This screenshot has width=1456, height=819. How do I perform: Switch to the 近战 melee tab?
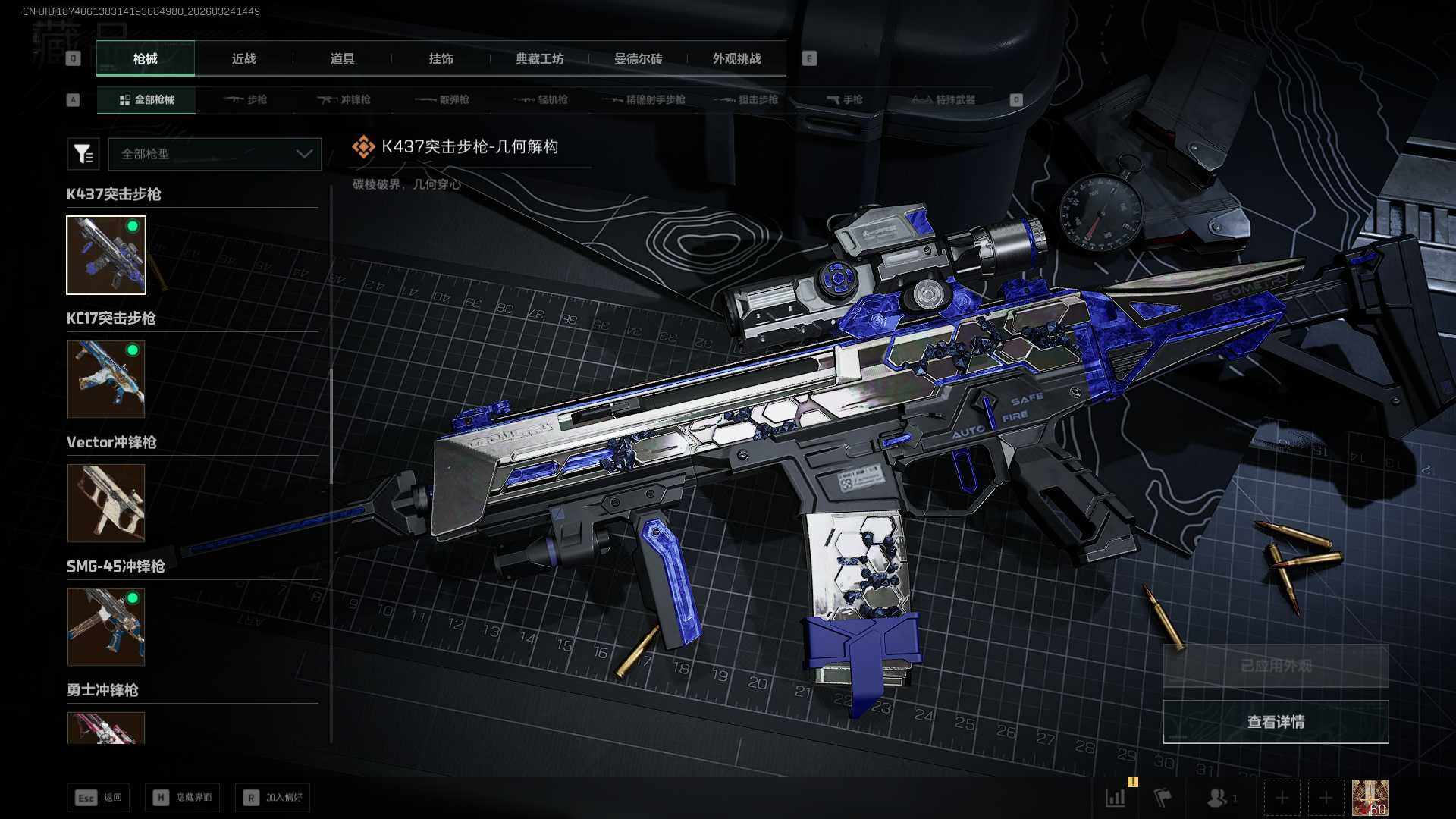pyautogui.click(x=243, y=59)
